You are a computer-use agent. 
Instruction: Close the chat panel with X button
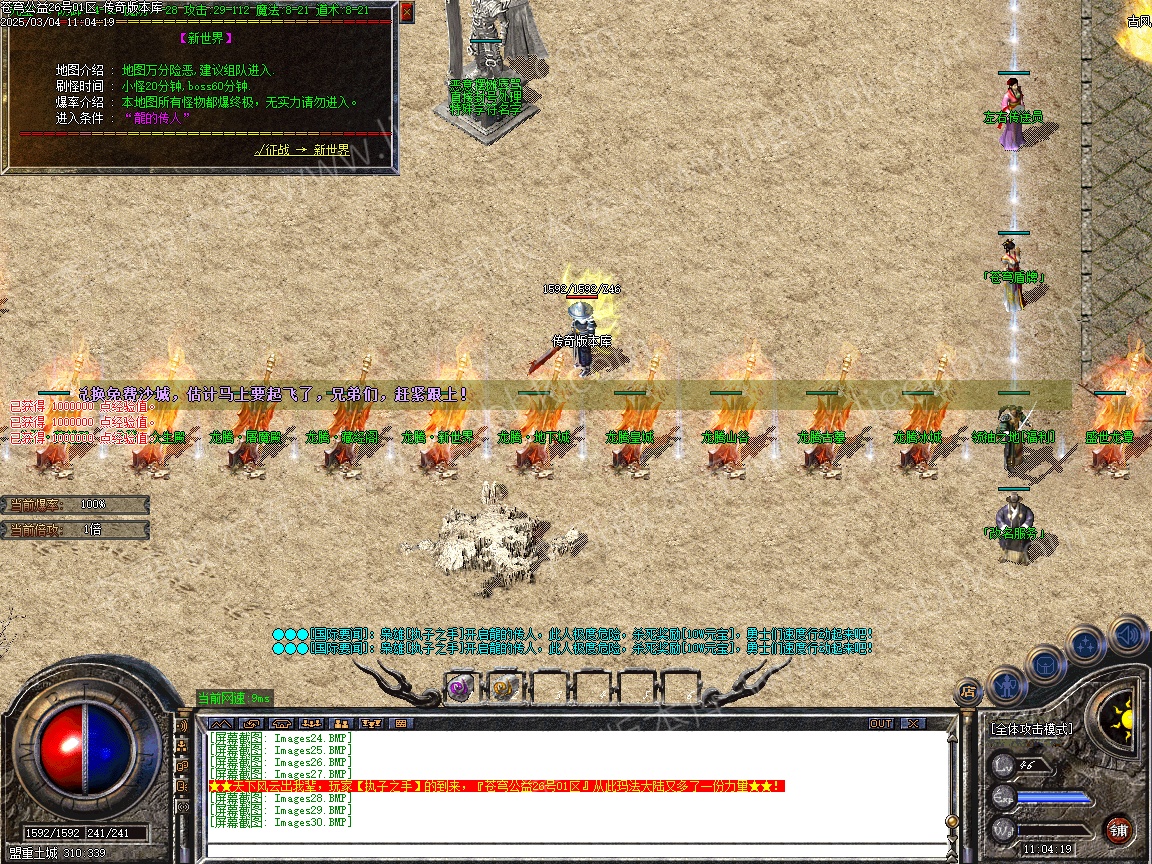[913, 723]
